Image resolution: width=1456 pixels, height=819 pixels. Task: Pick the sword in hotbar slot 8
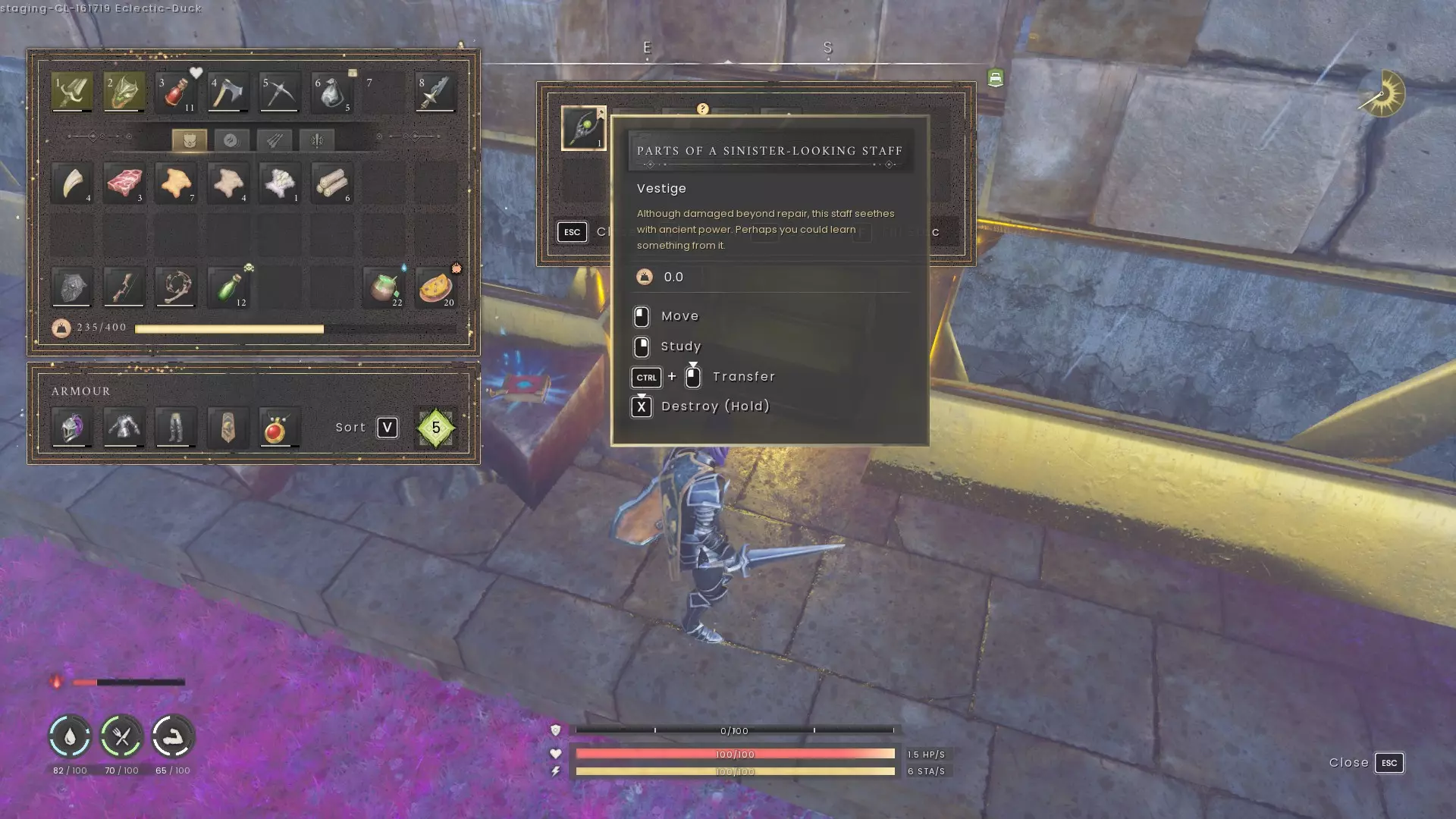(435, 93)
